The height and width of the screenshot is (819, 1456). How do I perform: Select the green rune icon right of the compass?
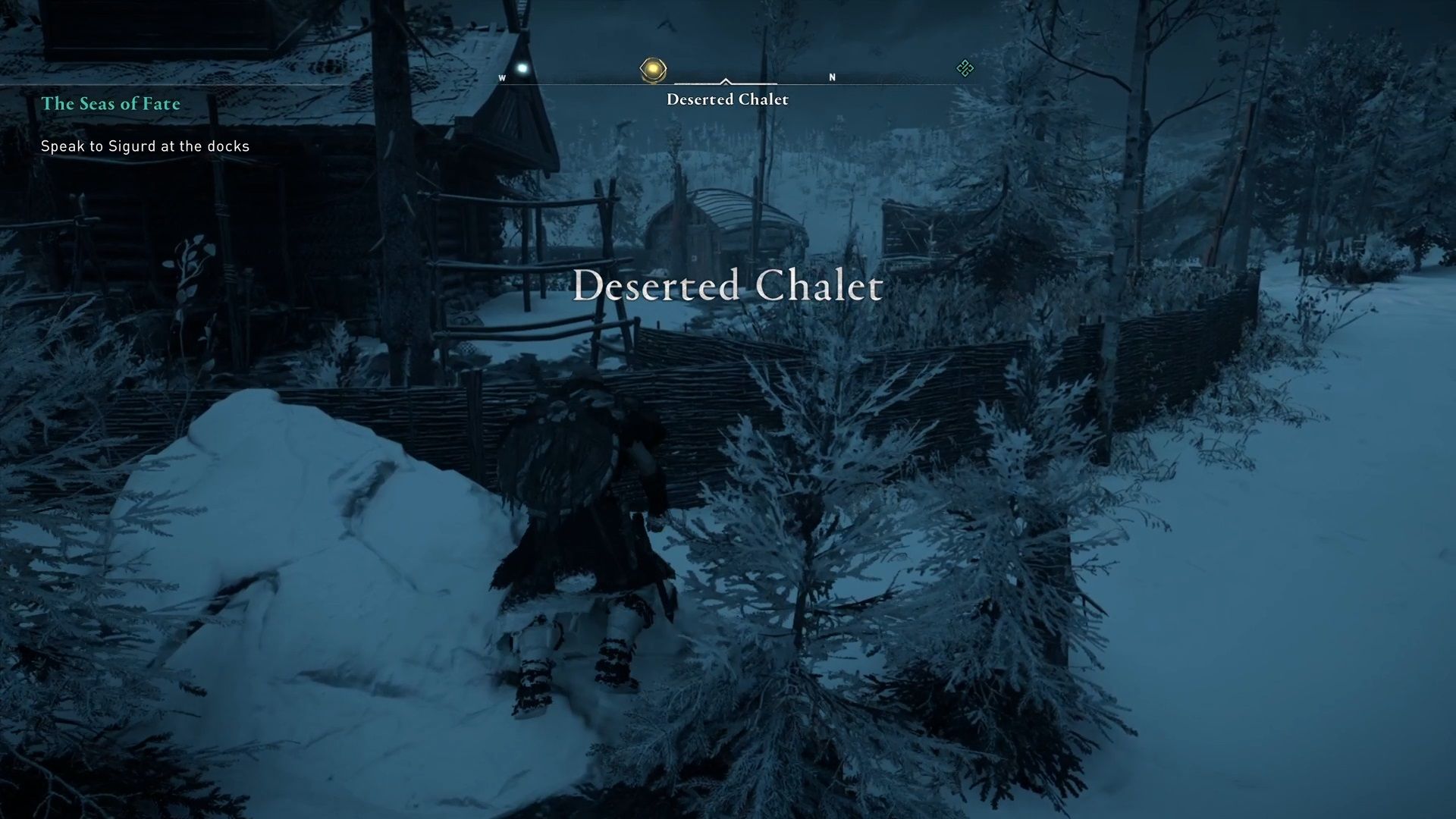click(965, 70)
